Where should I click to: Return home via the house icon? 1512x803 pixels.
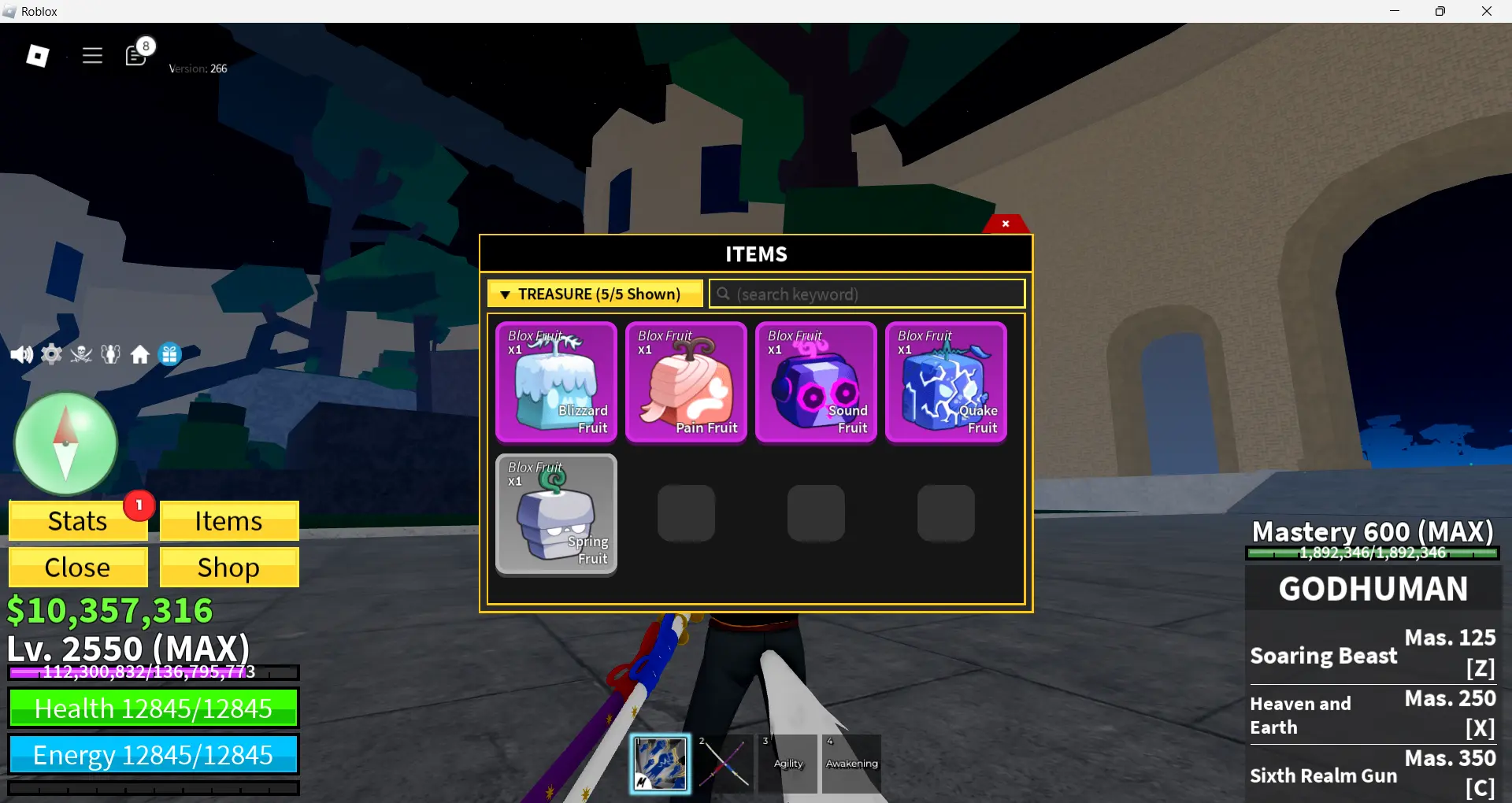click(140, 354)
